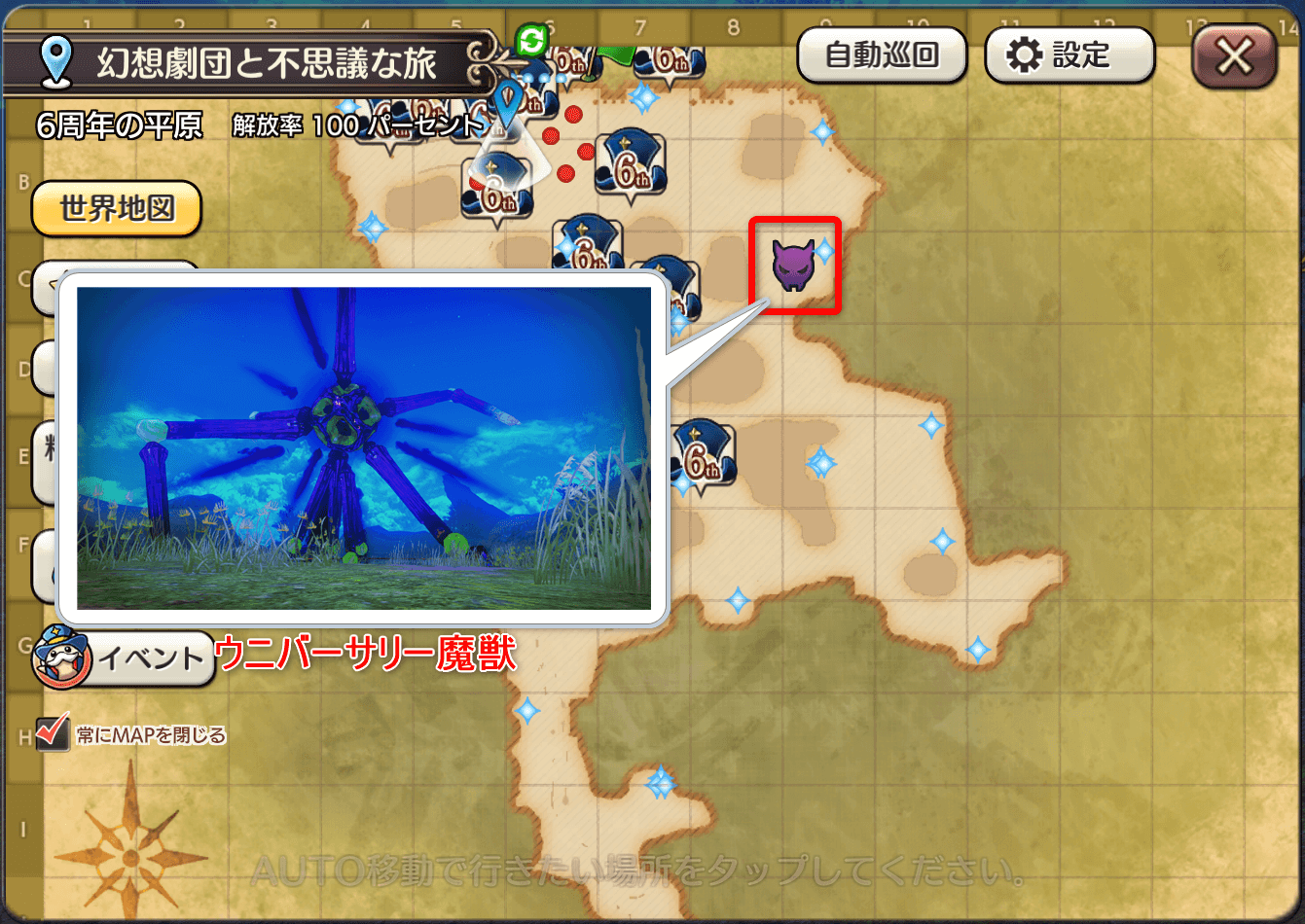
Task: Tap the green refresh icon above the quest nodes
Action: pos(532,39)
